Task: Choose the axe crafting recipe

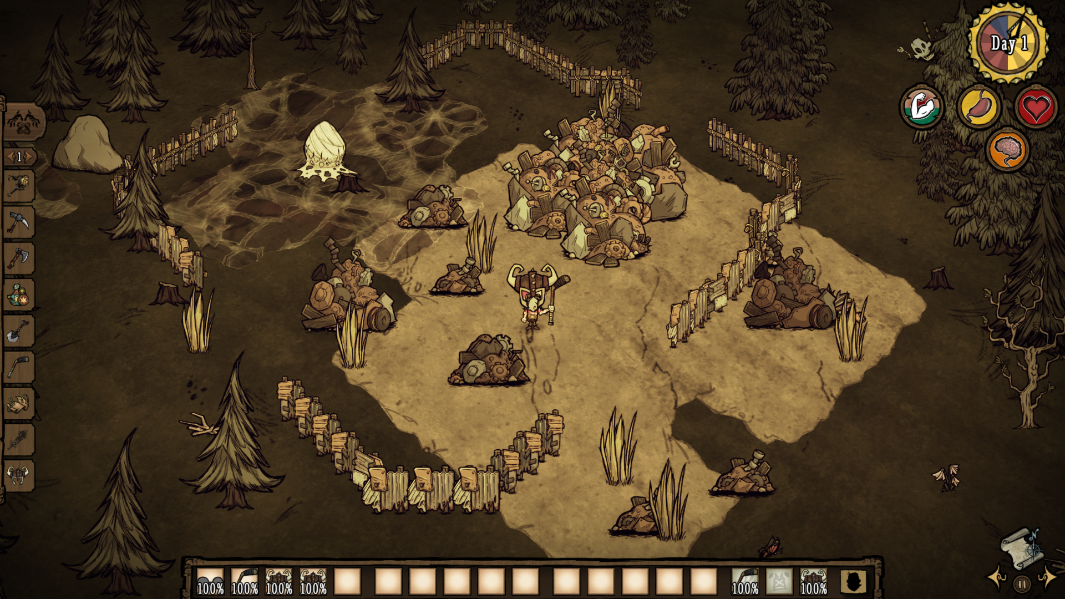Action: pyautogui.click(x=20, y=258)
